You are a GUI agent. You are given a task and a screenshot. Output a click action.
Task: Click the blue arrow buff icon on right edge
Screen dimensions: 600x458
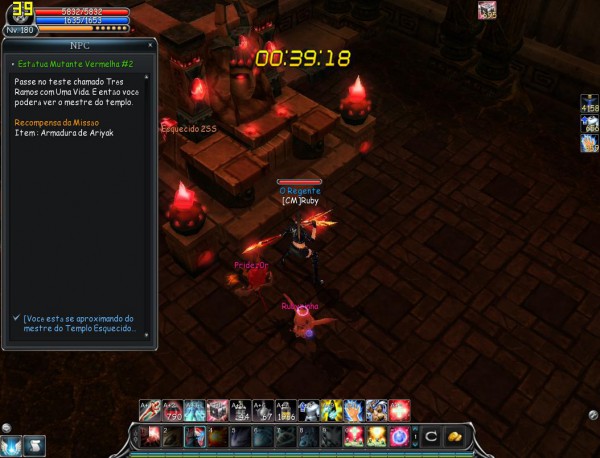[588, 122]
